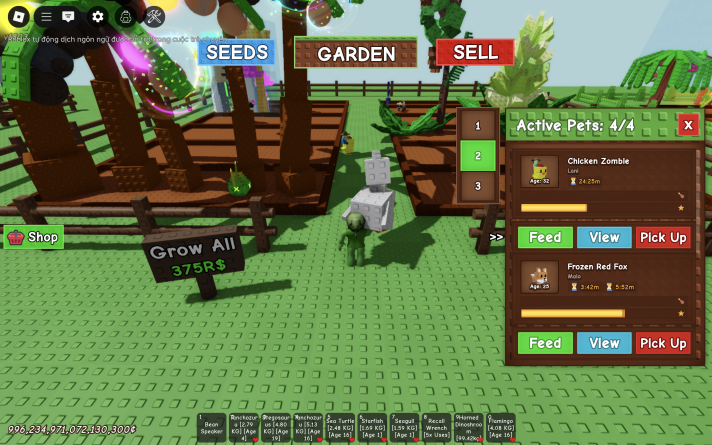Select the Bean Speaker hotbar slot
The width and height of the screenshot is (712, 445).
tap(211, 428)
